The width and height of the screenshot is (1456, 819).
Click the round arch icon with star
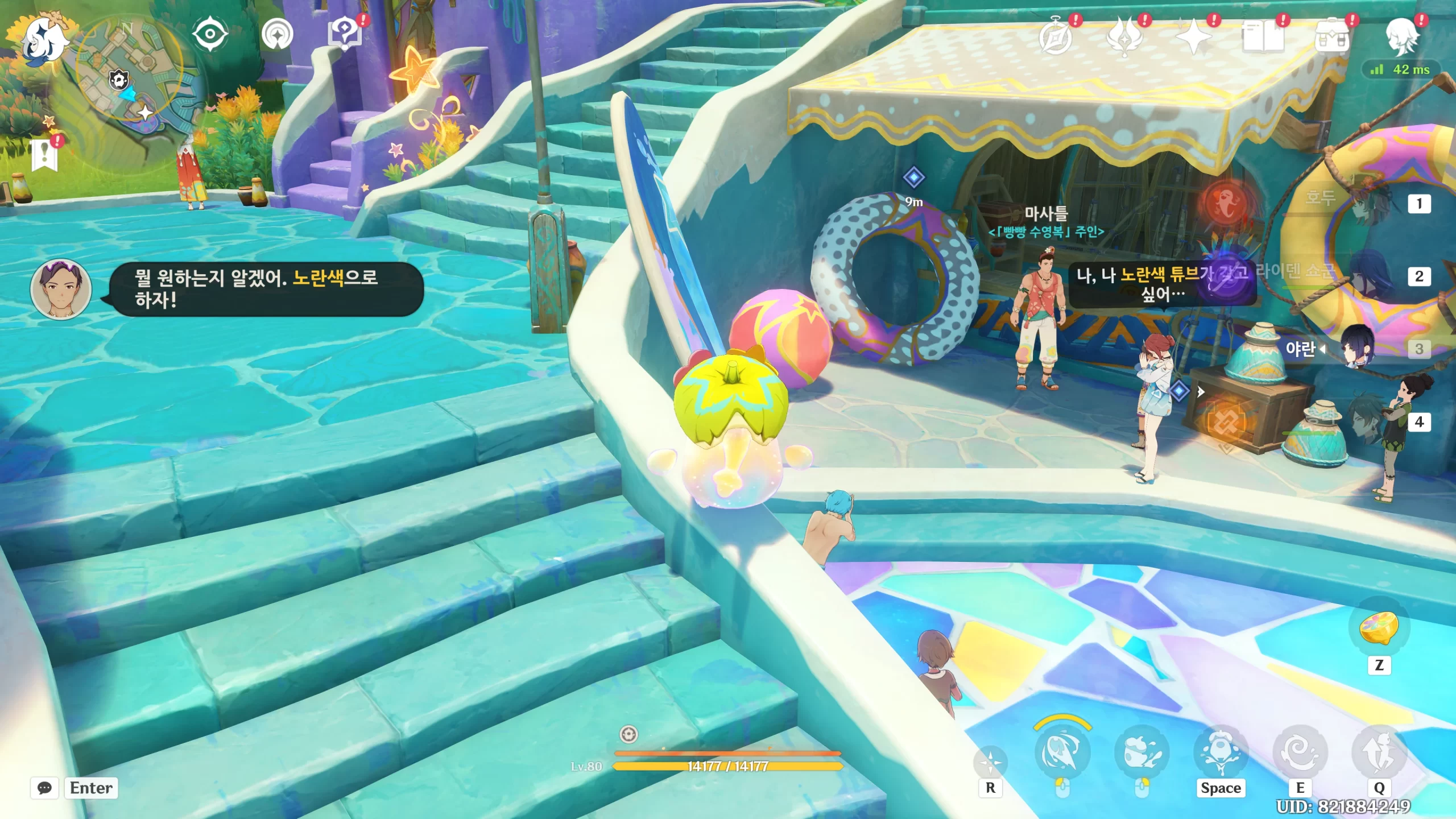point(278,34)
